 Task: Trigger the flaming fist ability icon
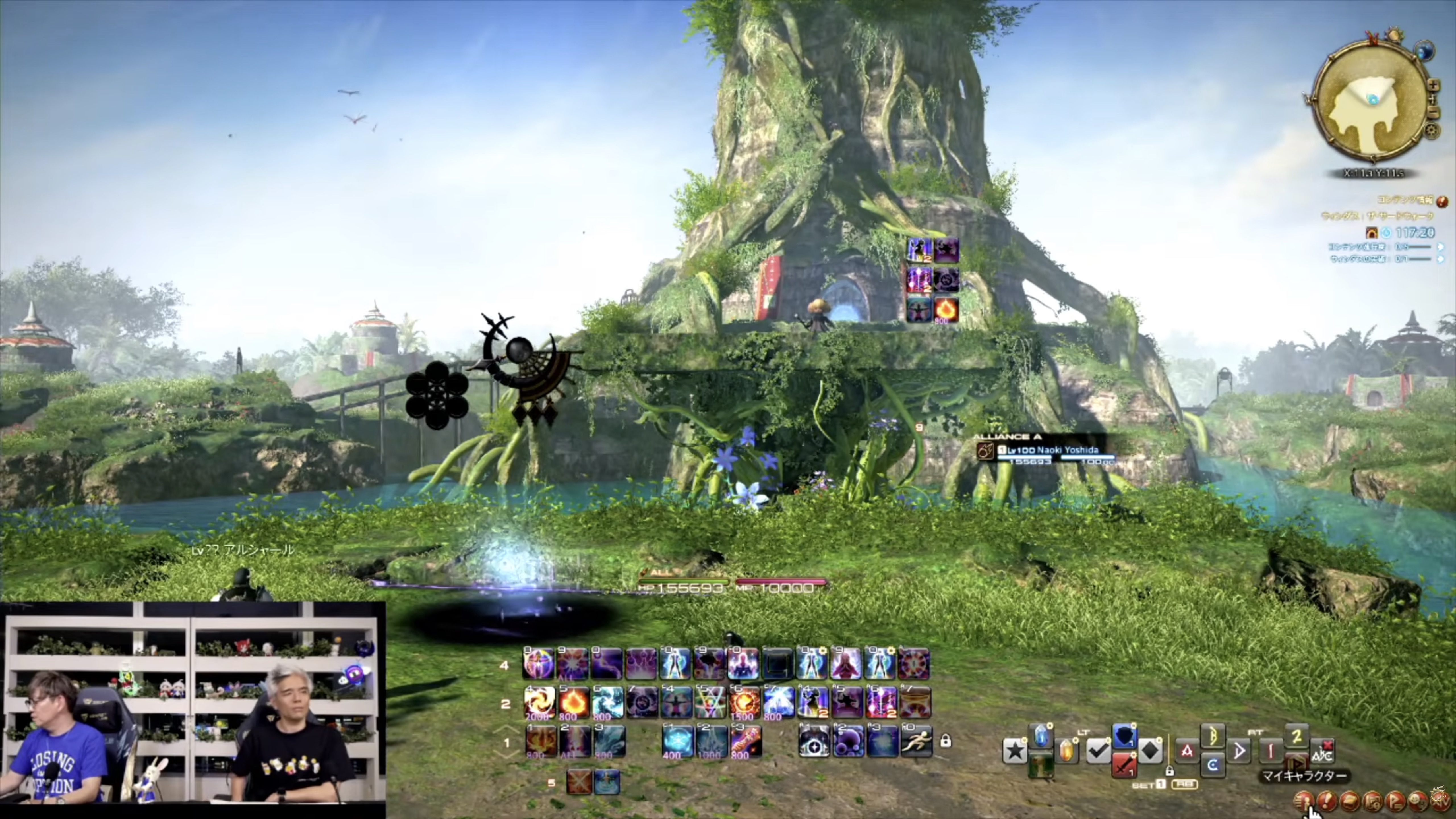746,741
